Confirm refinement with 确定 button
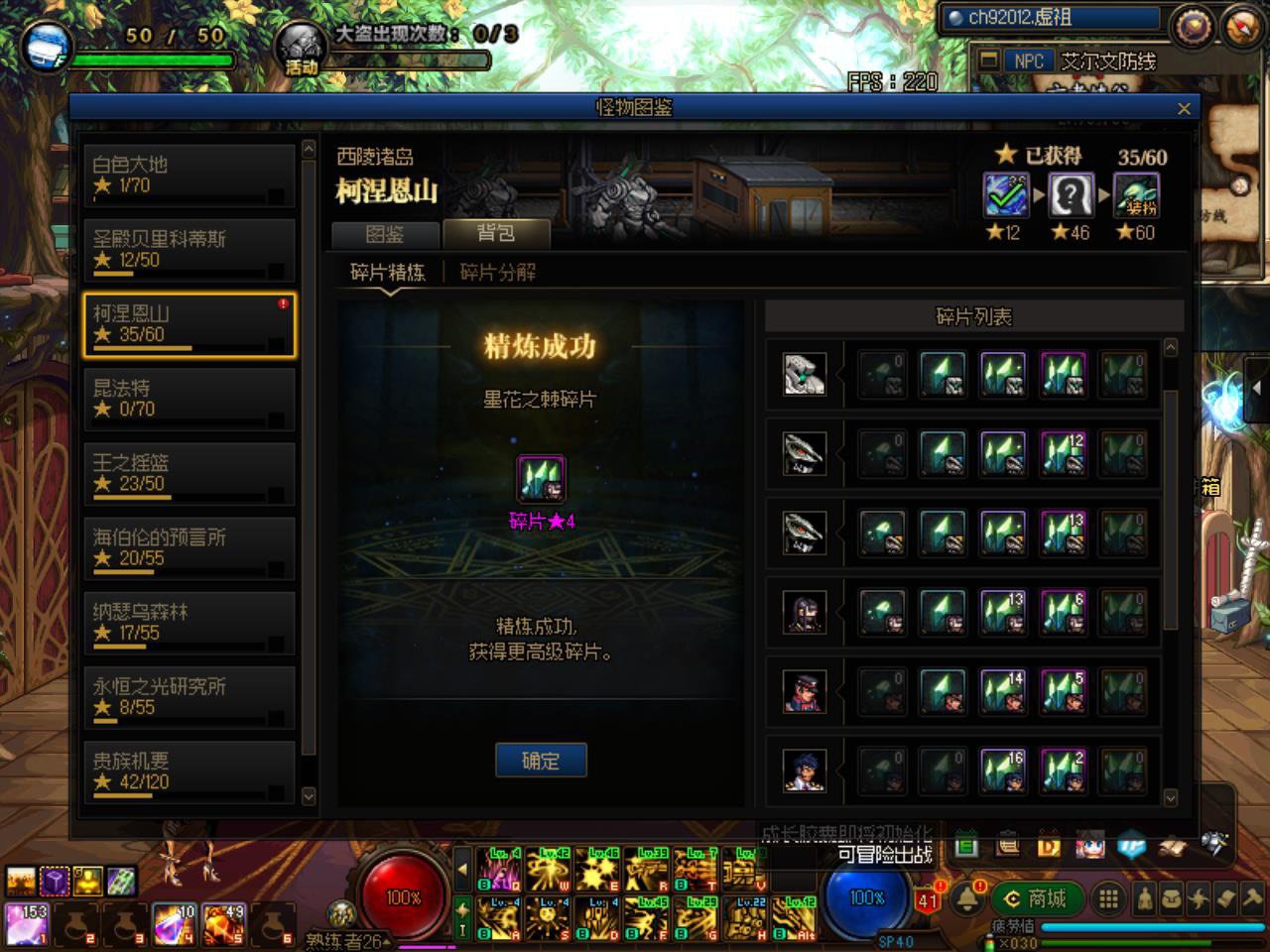1270x952 pixels. 541,761
